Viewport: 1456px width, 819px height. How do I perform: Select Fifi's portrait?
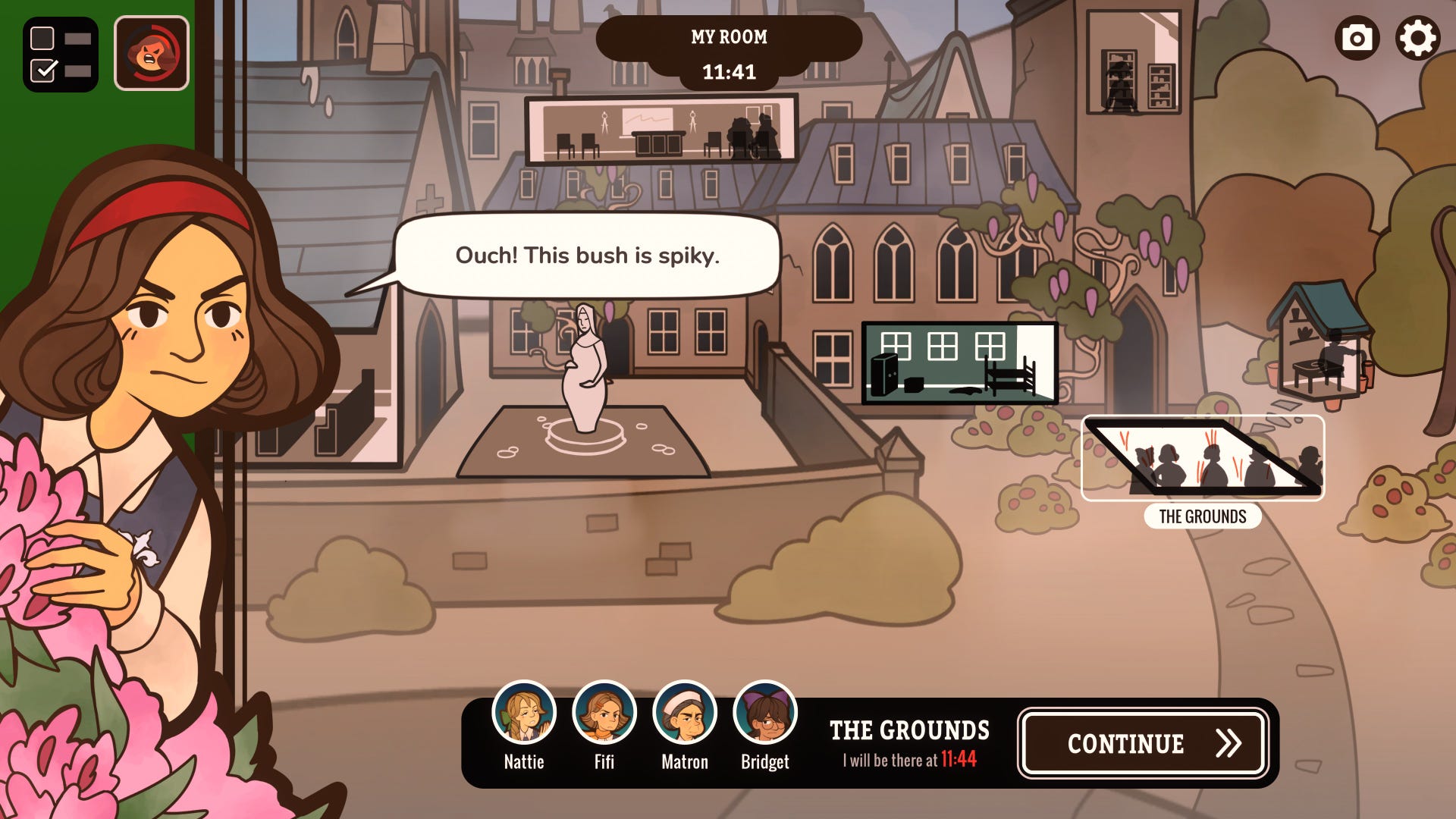[x=604, y=714]
